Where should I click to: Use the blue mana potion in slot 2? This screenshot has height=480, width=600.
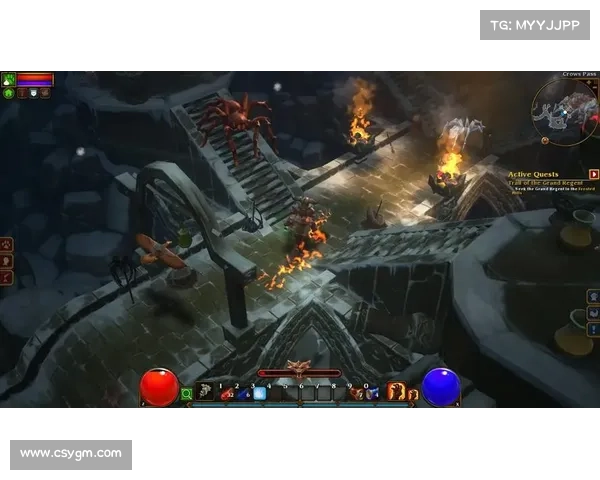[243, 393]
